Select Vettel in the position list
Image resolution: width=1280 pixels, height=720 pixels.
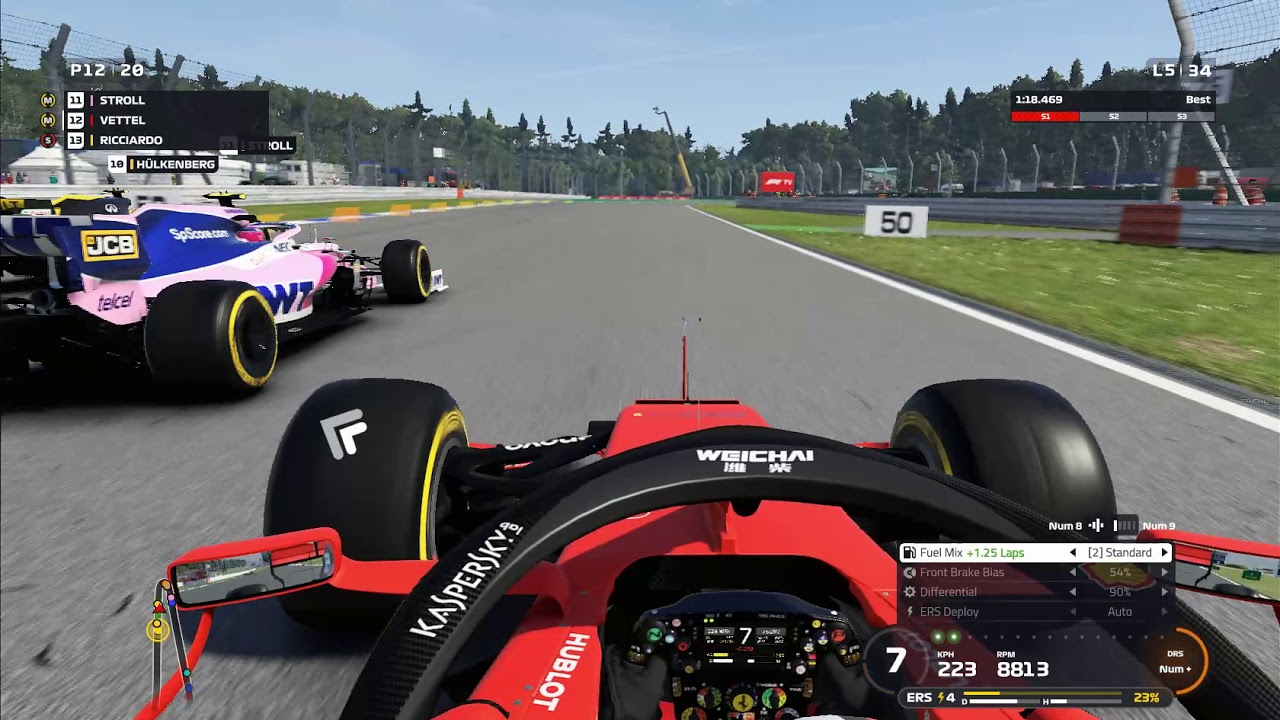(x=122, y=120)
